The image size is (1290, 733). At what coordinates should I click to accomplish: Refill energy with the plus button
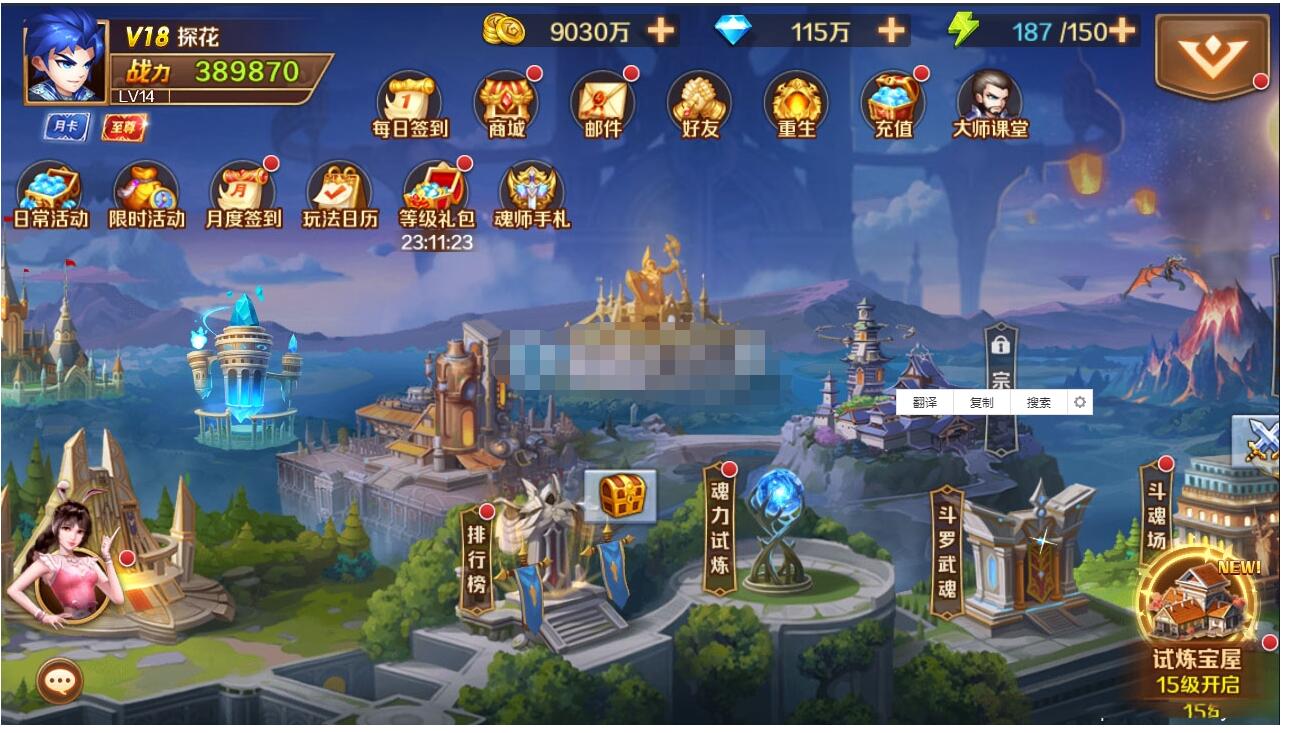(x=1122, y=31)
